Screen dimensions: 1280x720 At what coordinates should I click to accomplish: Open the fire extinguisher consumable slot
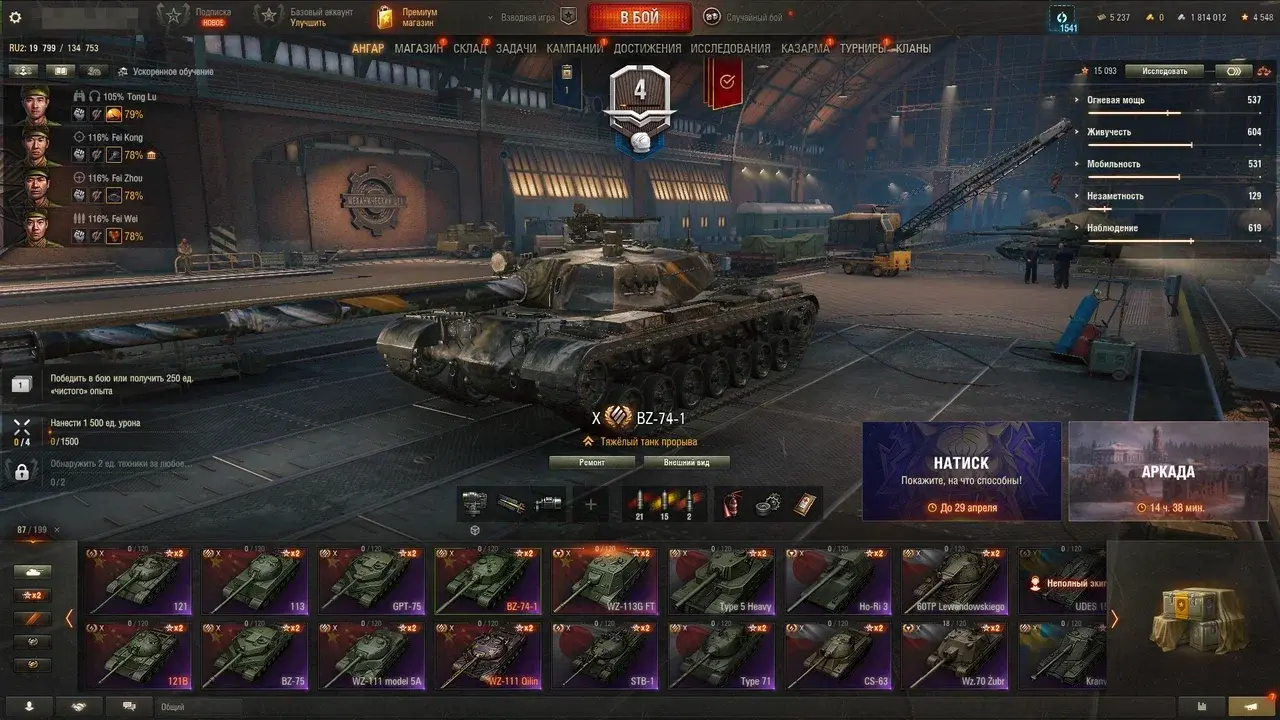coord(733,504)
